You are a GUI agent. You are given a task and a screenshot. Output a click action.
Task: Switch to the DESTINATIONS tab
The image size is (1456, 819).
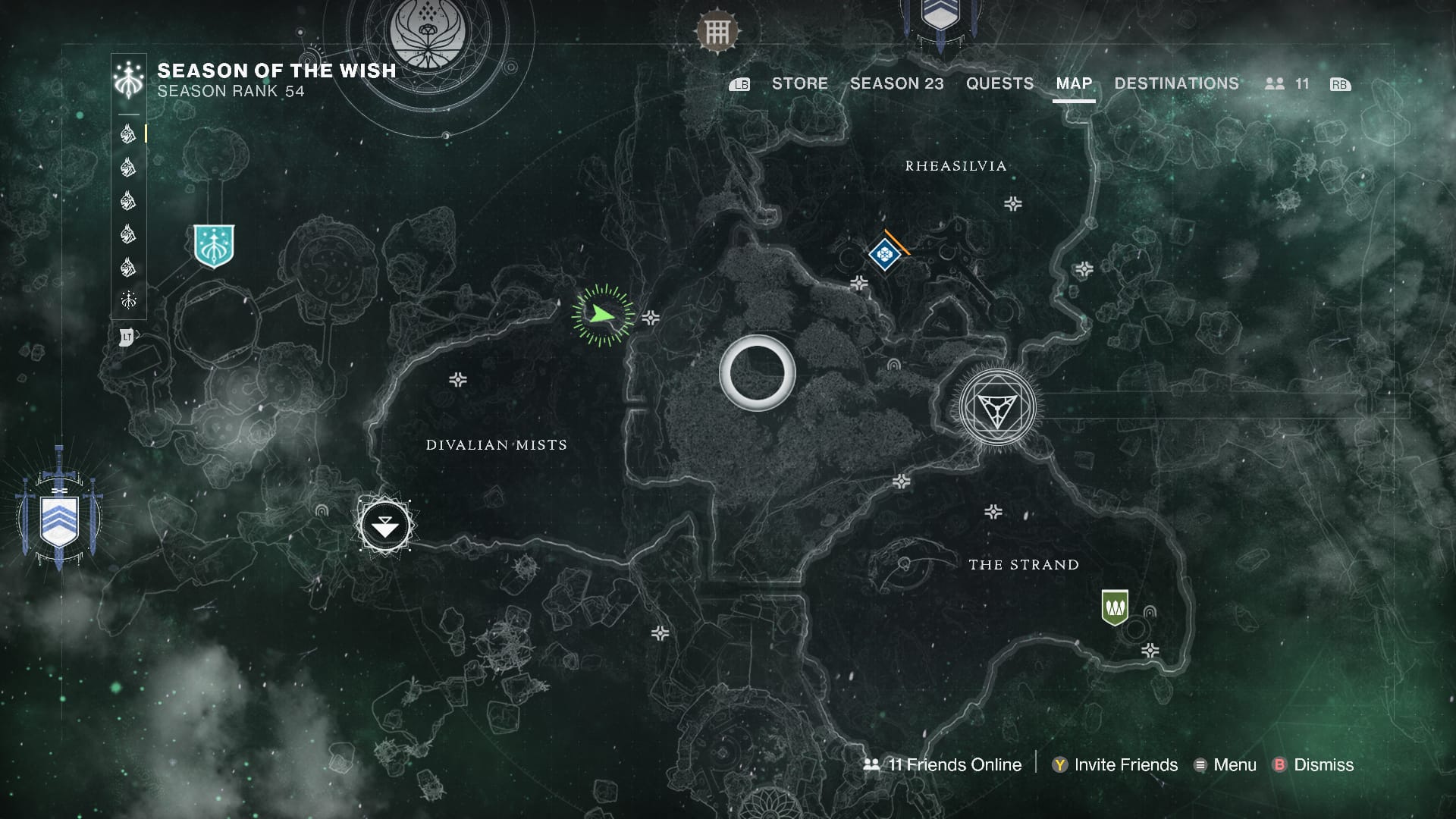(1175, 83)
